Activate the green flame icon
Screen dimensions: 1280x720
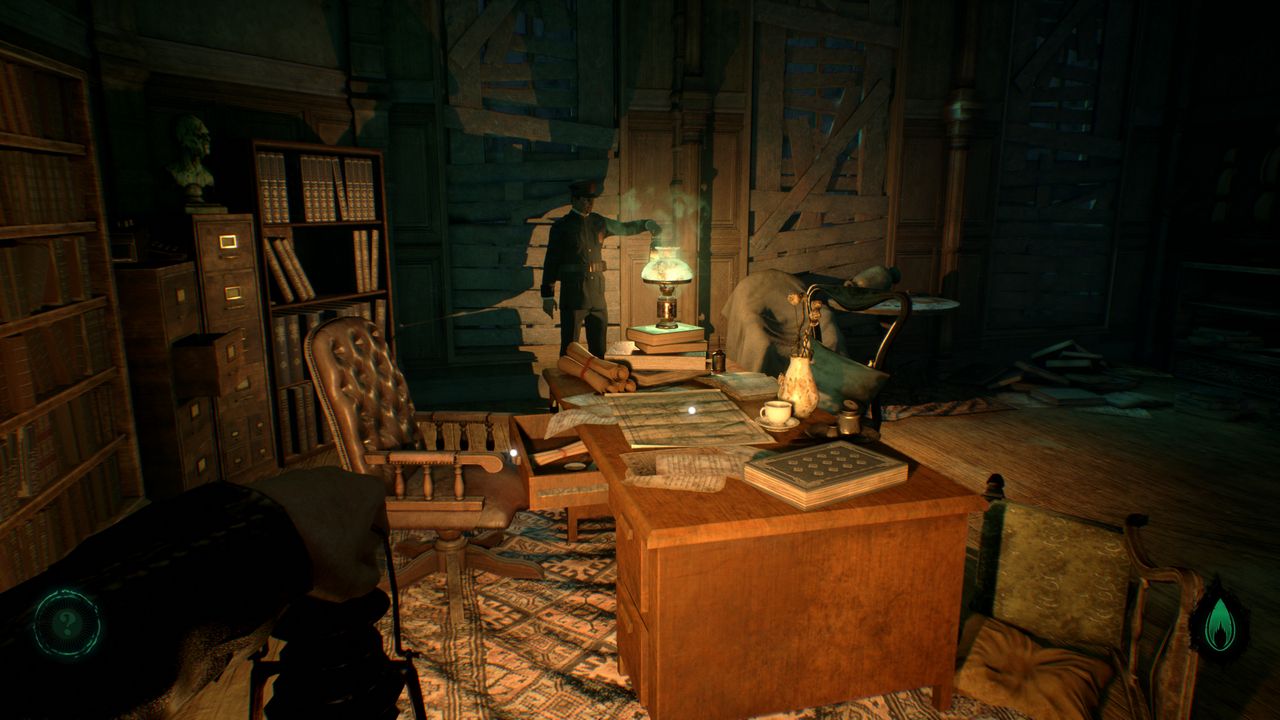click(1219, 624)
